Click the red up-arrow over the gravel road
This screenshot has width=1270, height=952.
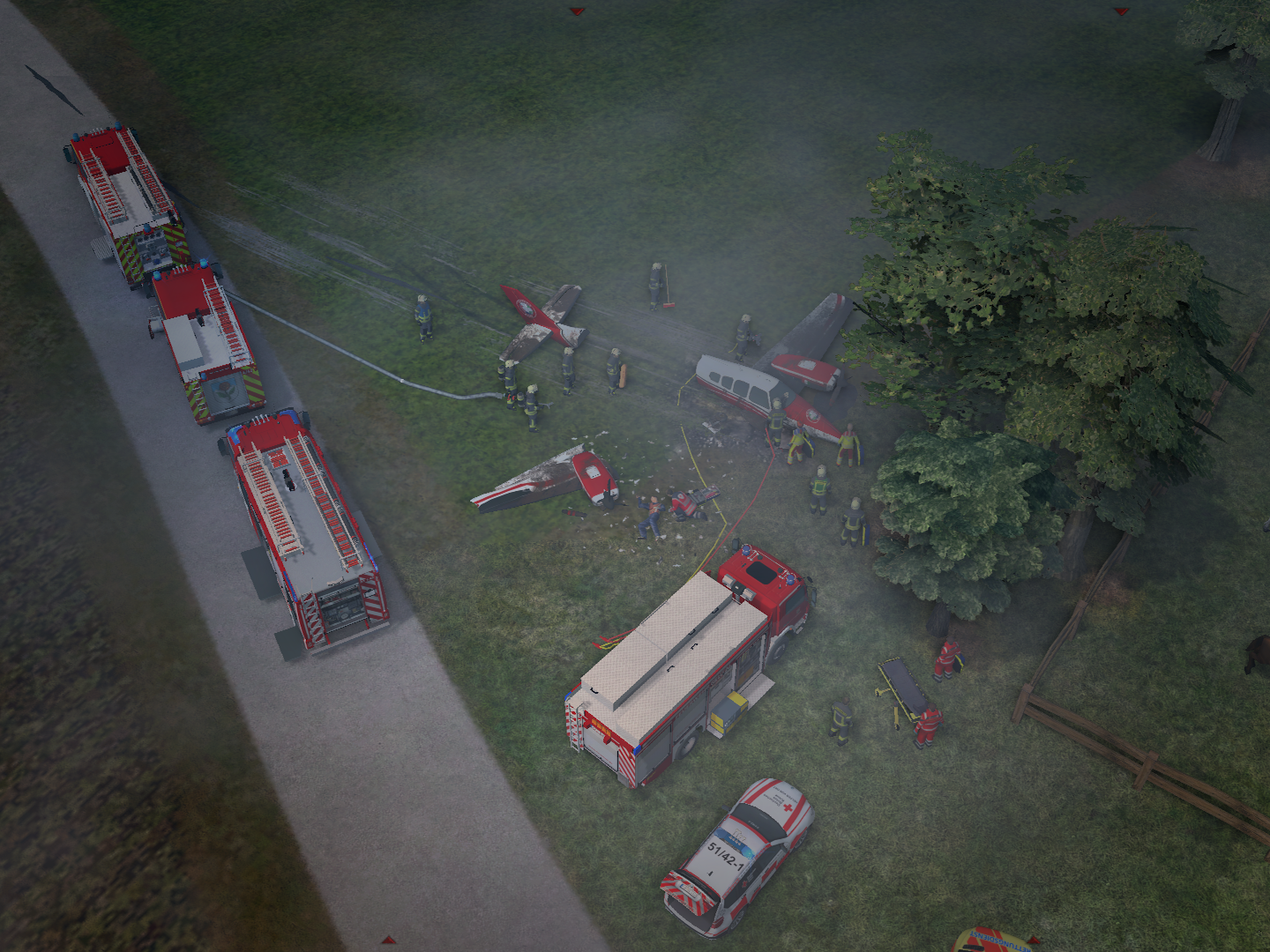[x=387, y=941]
